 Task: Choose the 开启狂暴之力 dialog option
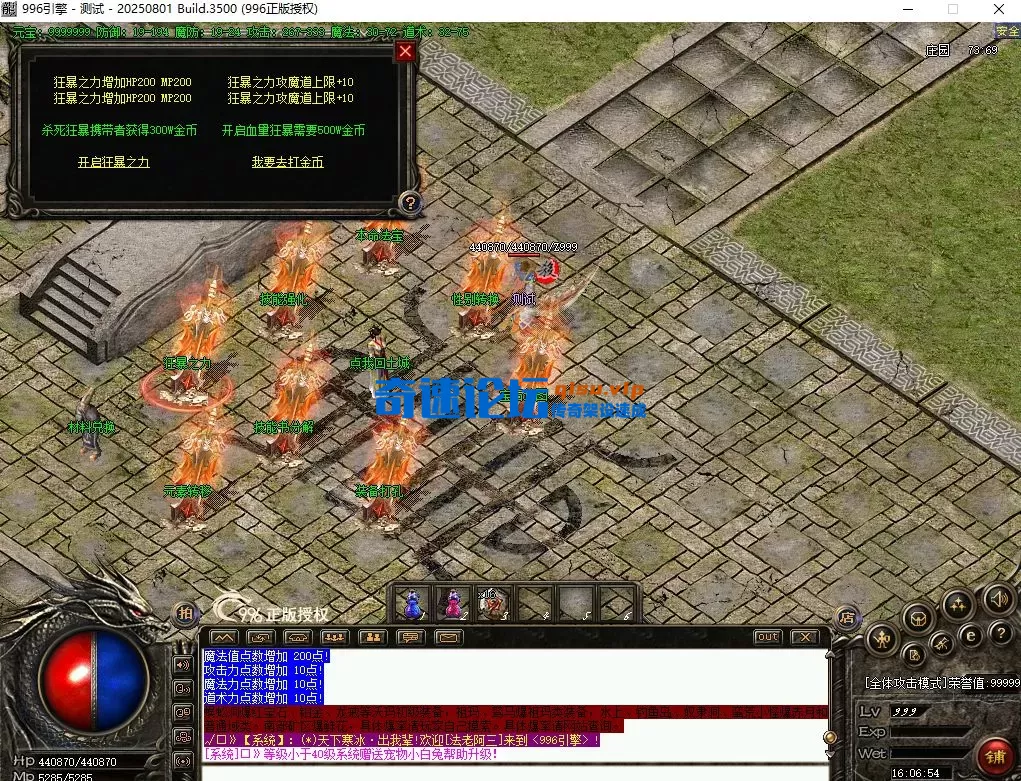tap(114, 162)
